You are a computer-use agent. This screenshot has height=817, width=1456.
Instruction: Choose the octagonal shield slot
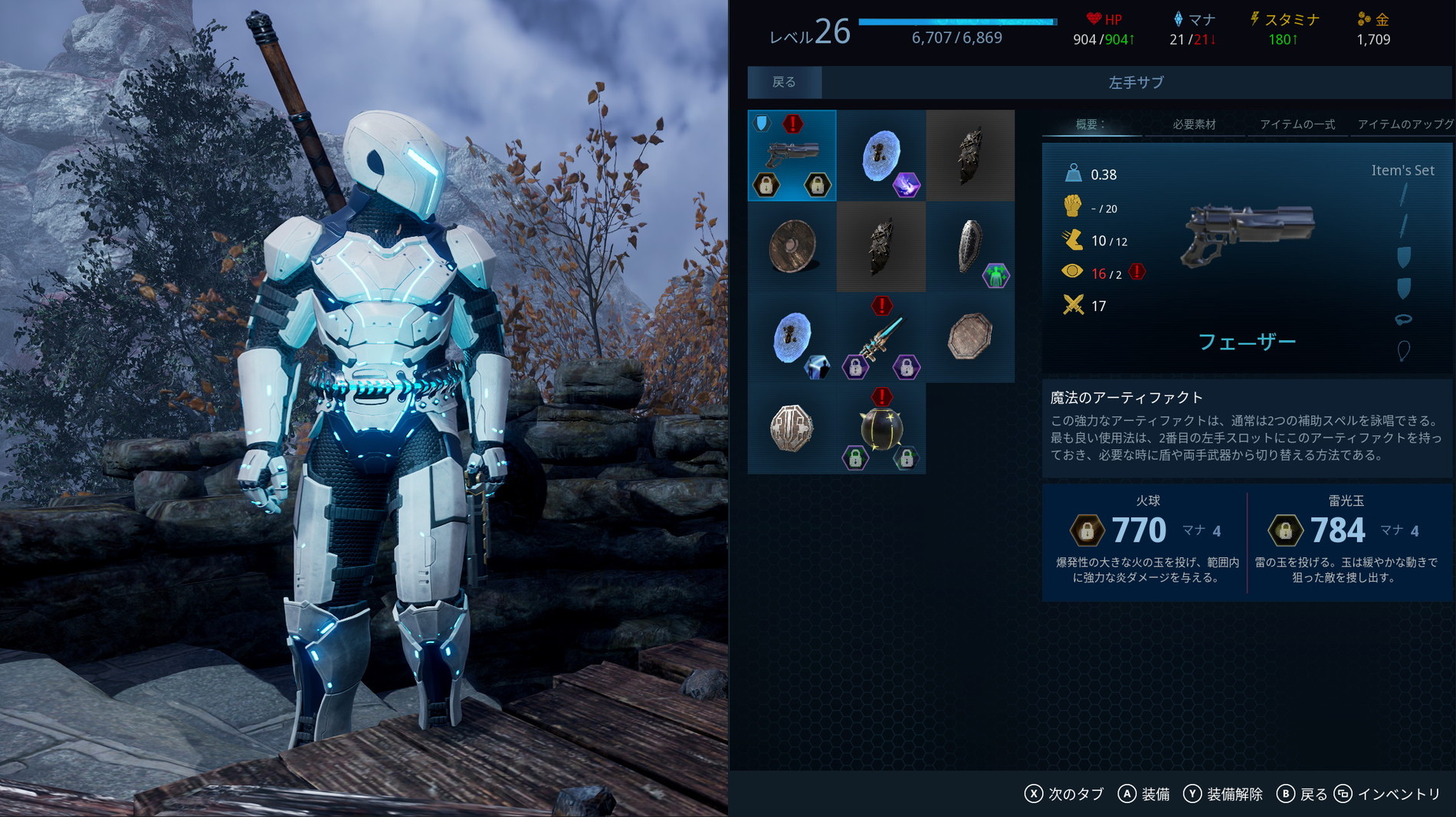(970, 337)
